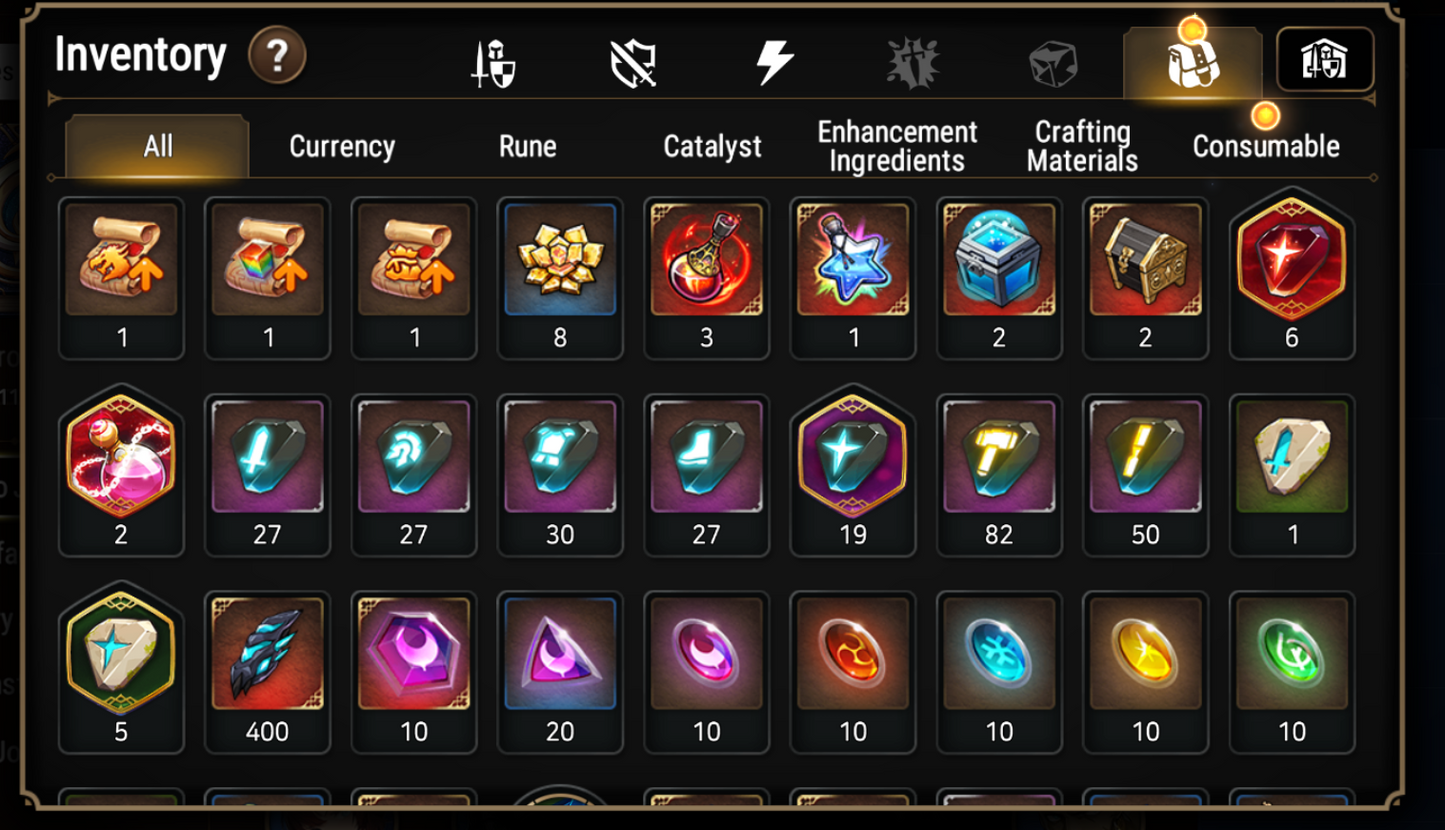Switch to the Currency tab
This screenshot has height=830, width=1445.
[341, 146]
